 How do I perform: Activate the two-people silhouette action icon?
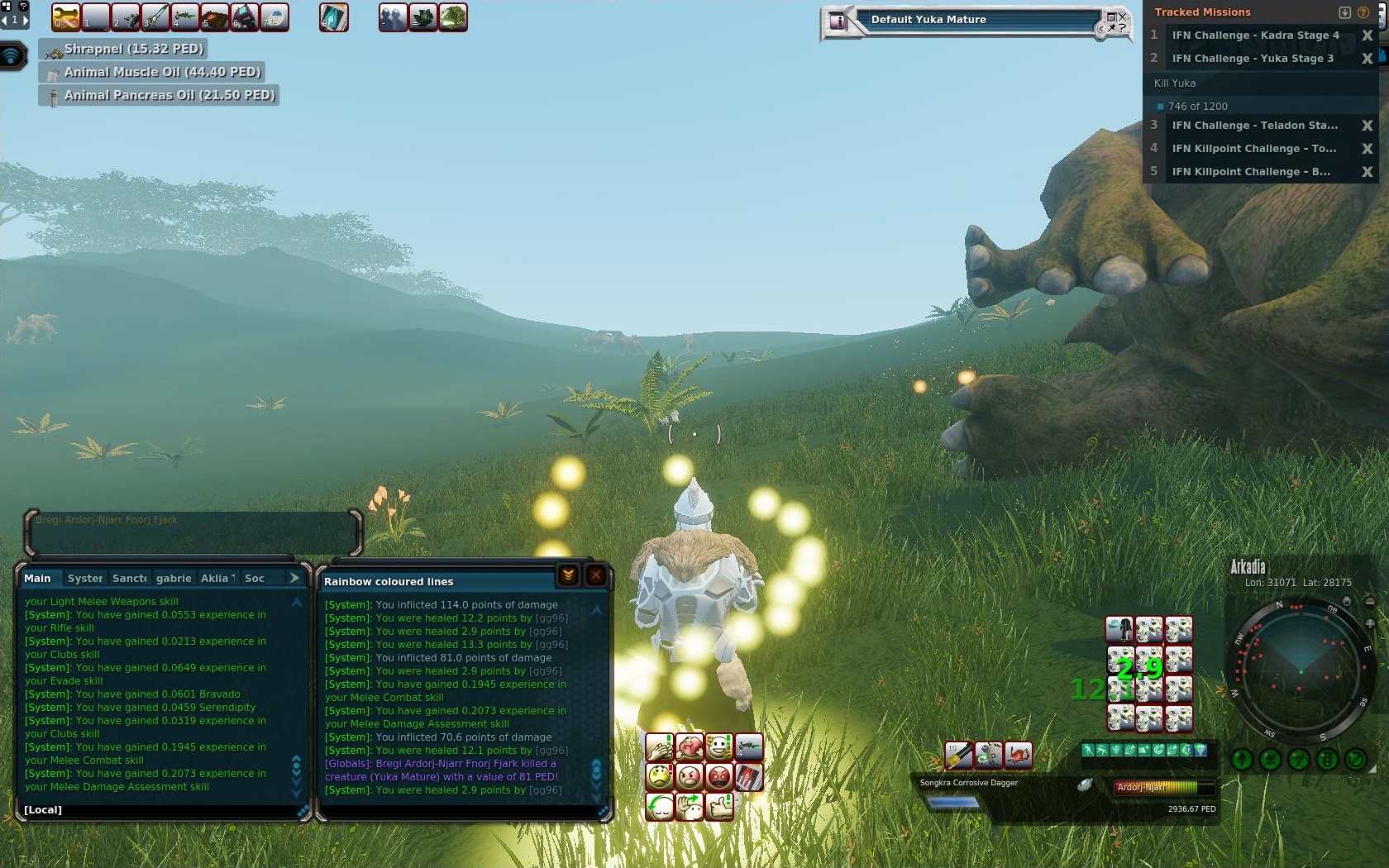(x=393, y=17)
